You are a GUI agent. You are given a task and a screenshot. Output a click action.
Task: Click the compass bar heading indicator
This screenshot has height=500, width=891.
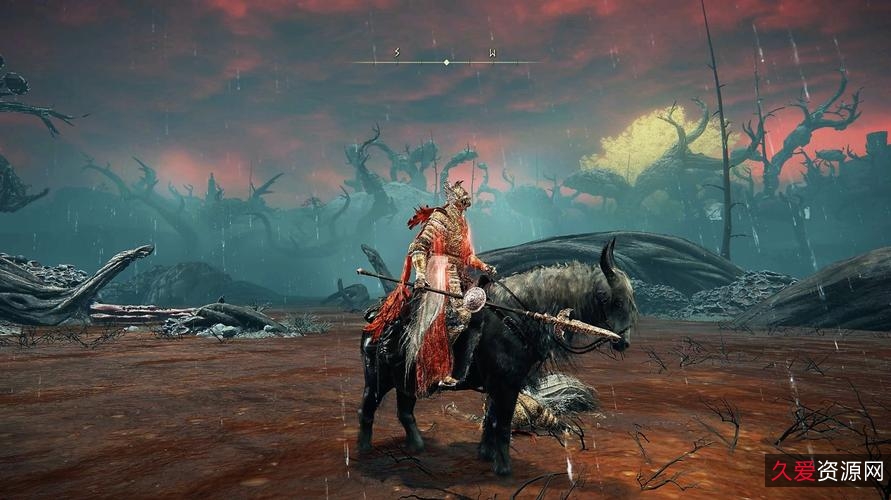pos(446,62)
